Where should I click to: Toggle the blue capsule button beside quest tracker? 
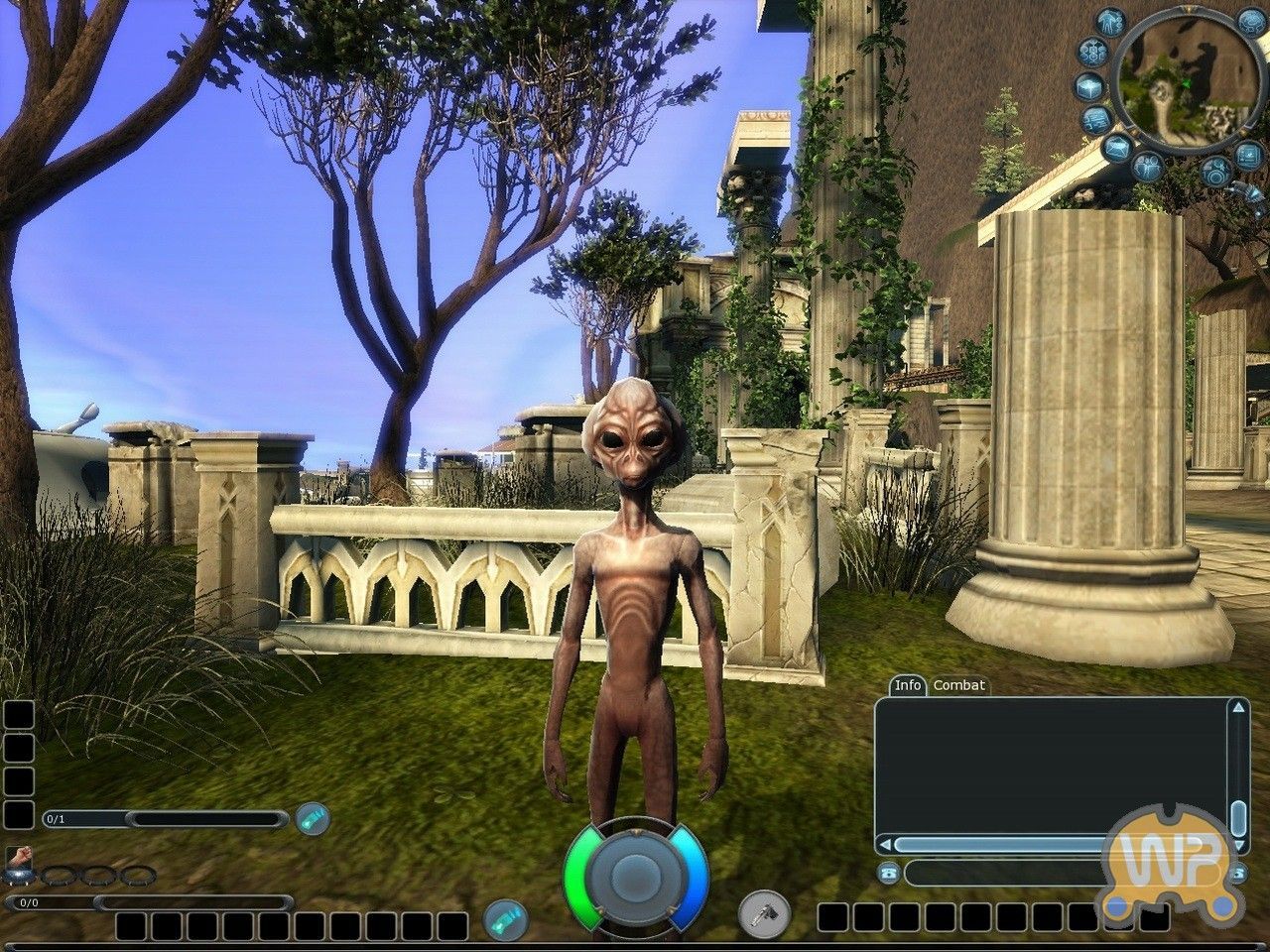(x=314, y=819)
